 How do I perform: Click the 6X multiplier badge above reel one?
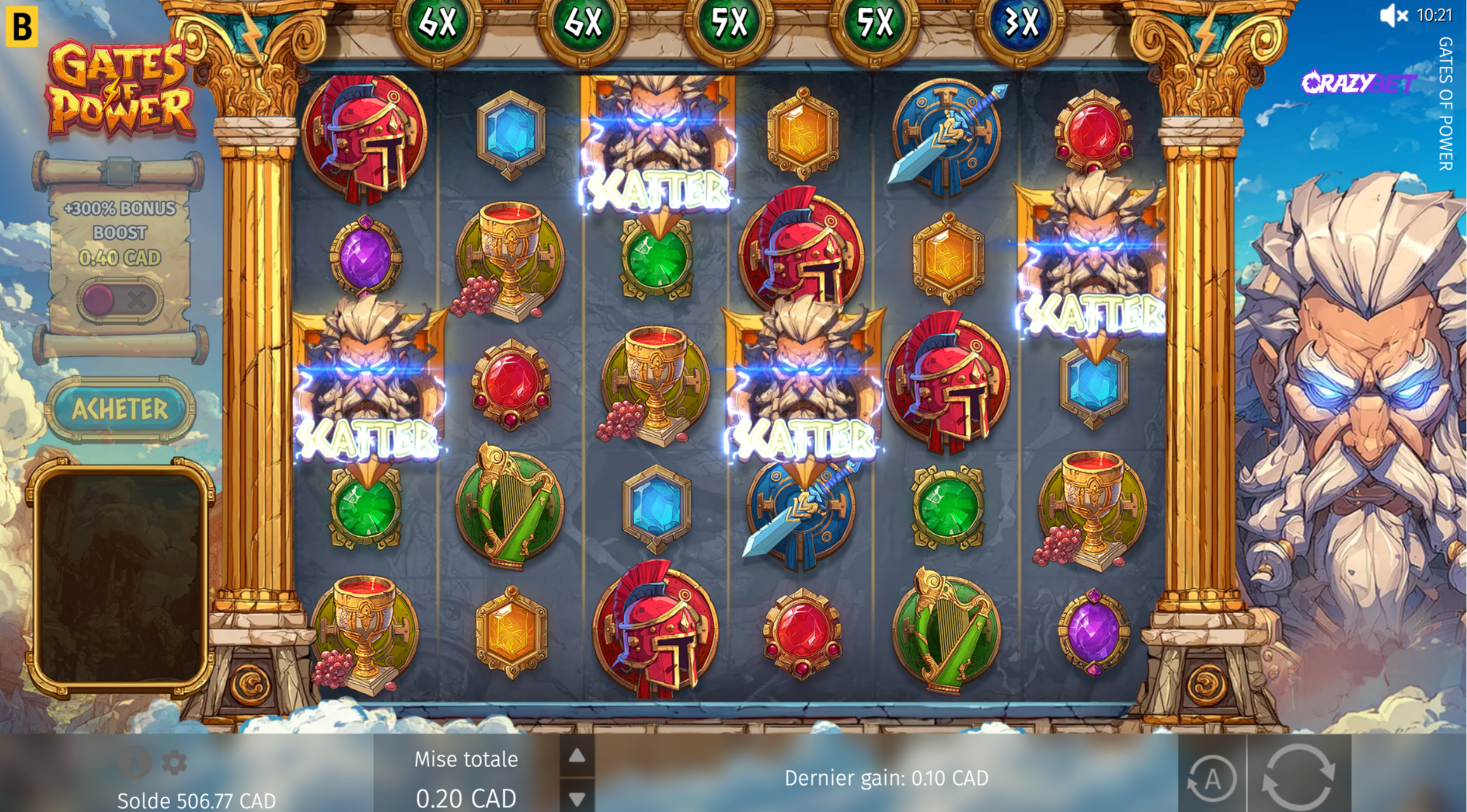pyautogui.click(x=437, y=22)
